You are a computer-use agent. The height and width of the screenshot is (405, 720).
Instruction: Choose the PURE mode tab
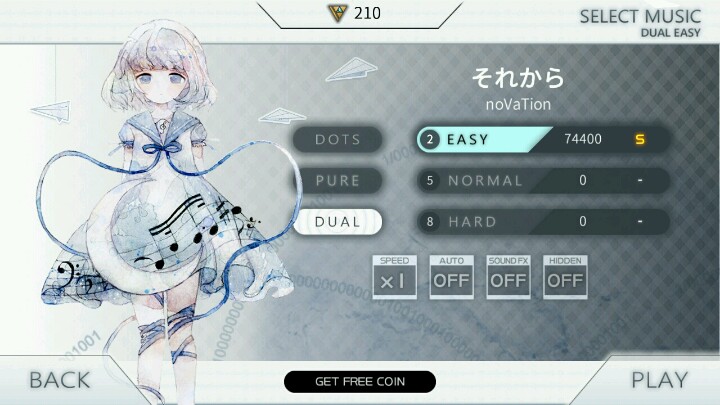(x=338, y=181)
